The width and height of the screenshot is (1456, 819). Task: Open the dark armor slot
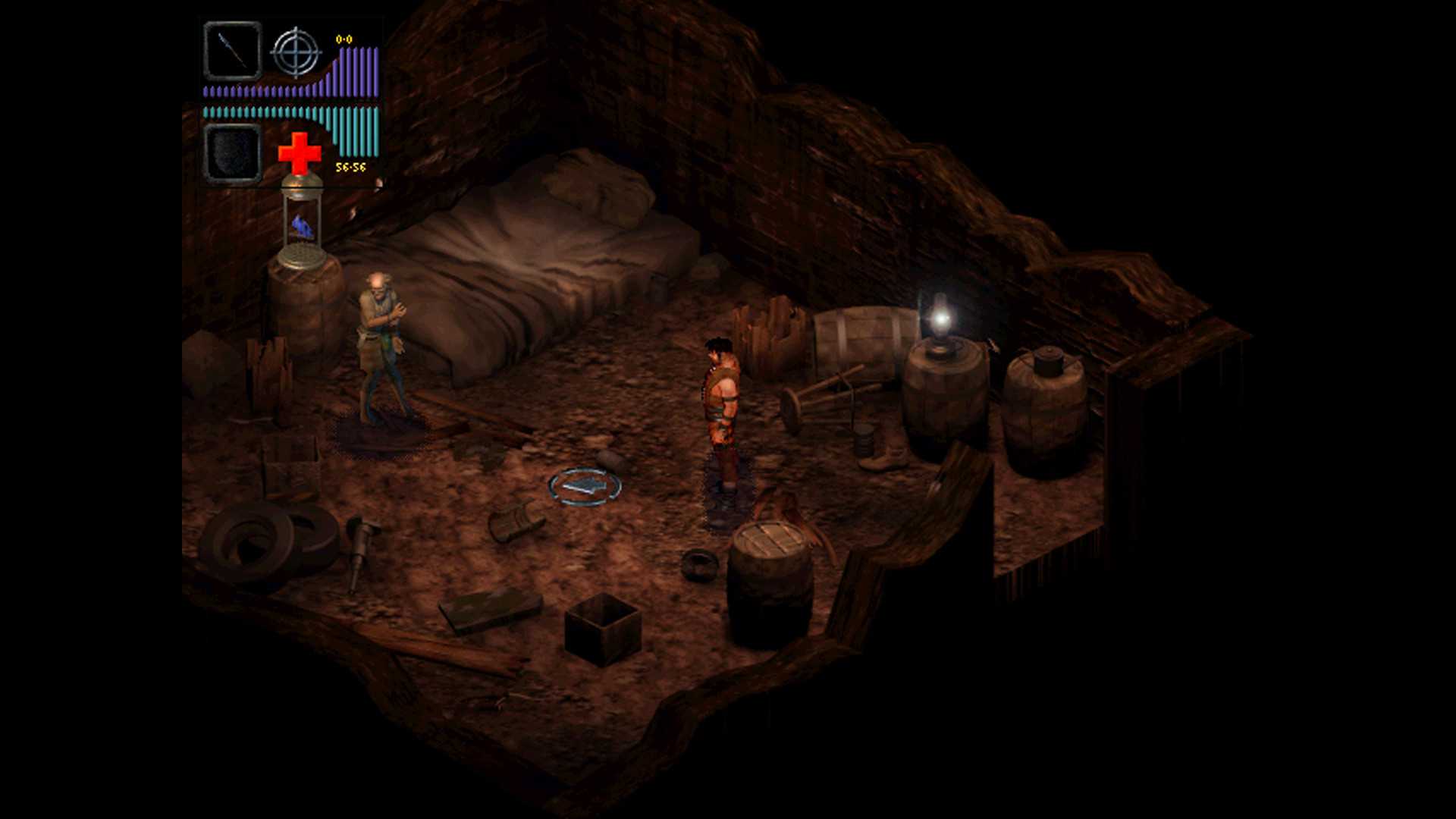point(233,154)
